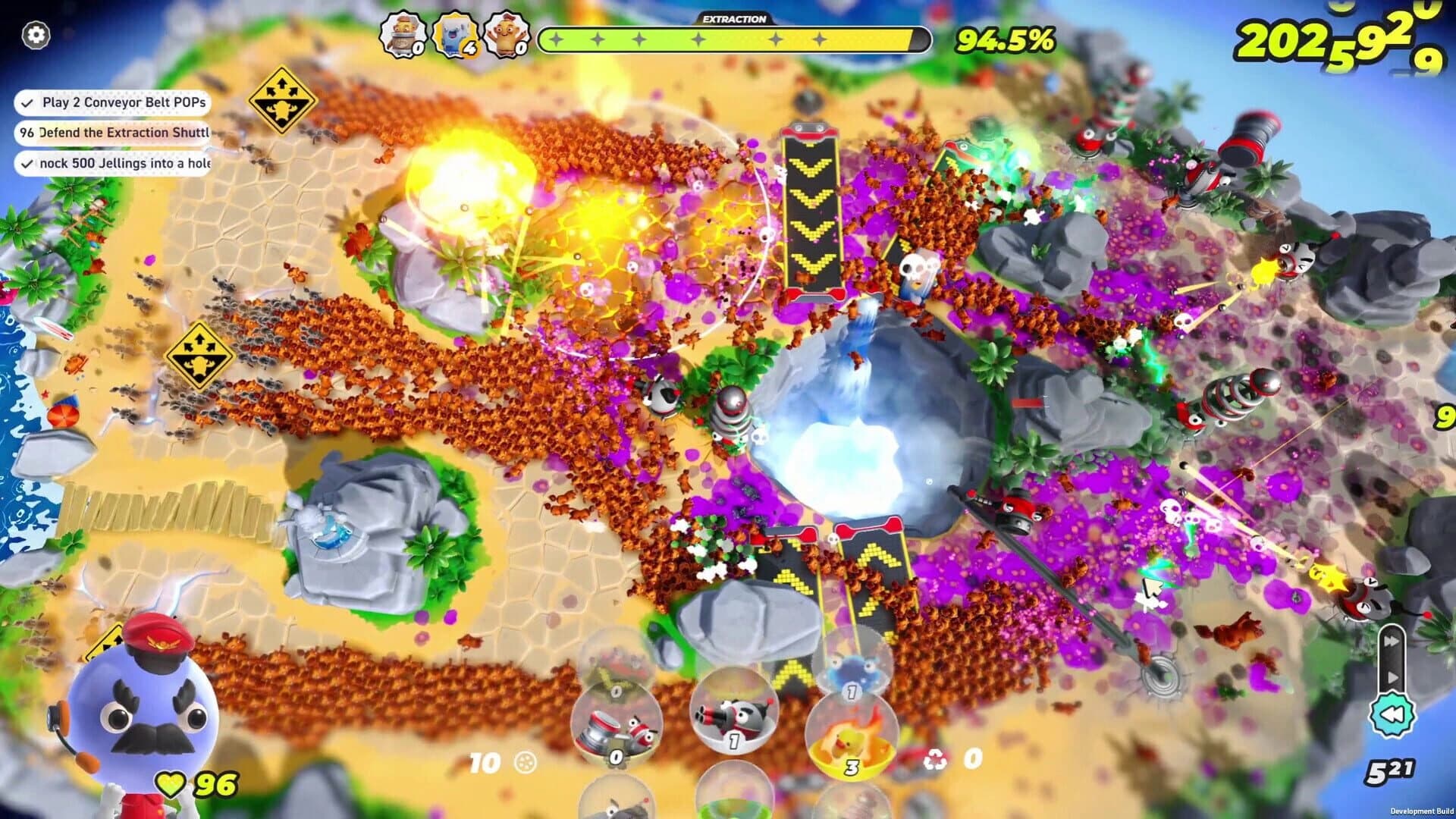Toggle the Knock 500 Jellings into a hole objective
1456x819 pixels.
coord(27,162)
